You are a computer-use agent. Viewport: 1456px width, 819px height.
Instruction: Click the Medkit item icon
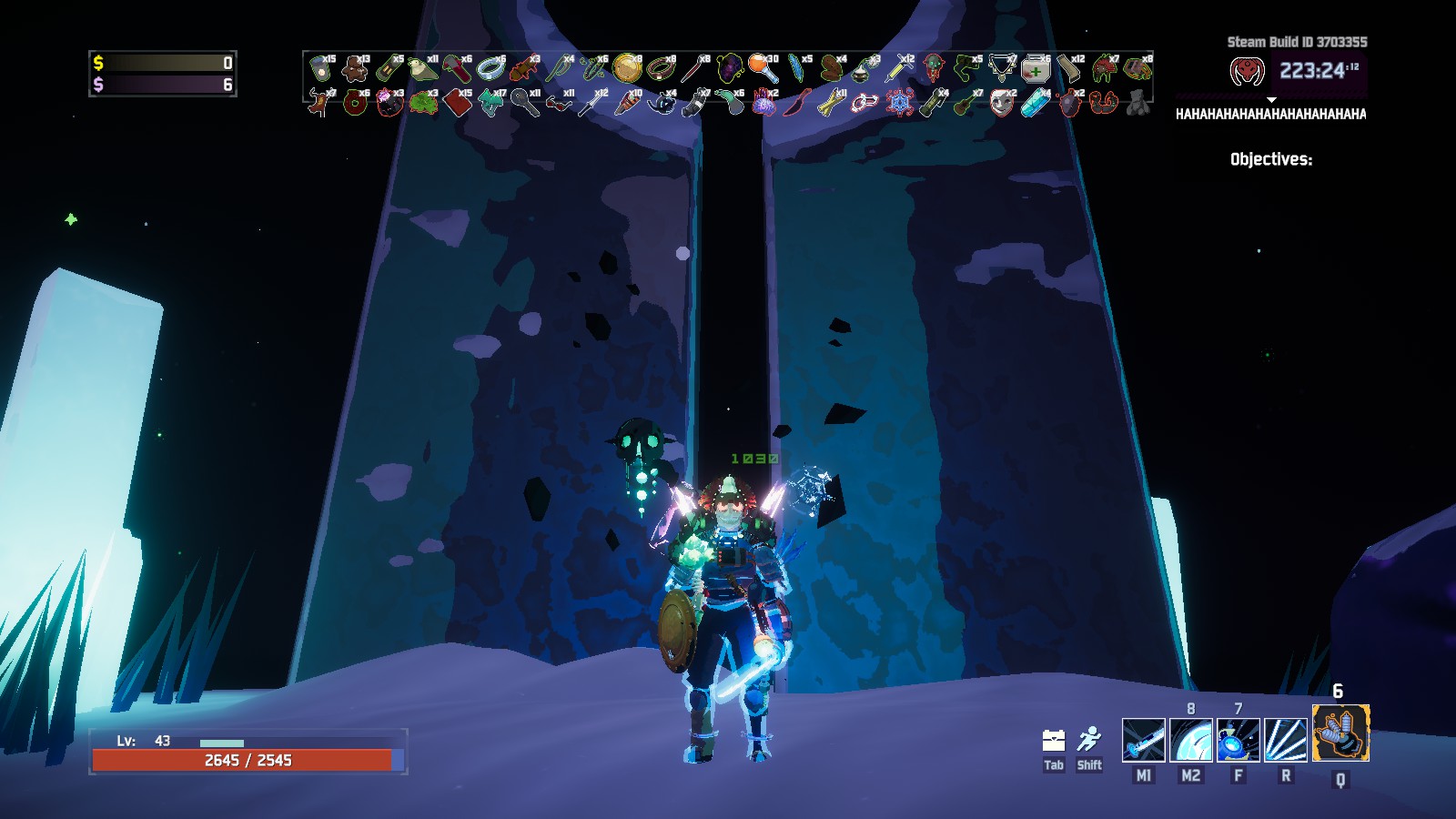pos(1036,68)
